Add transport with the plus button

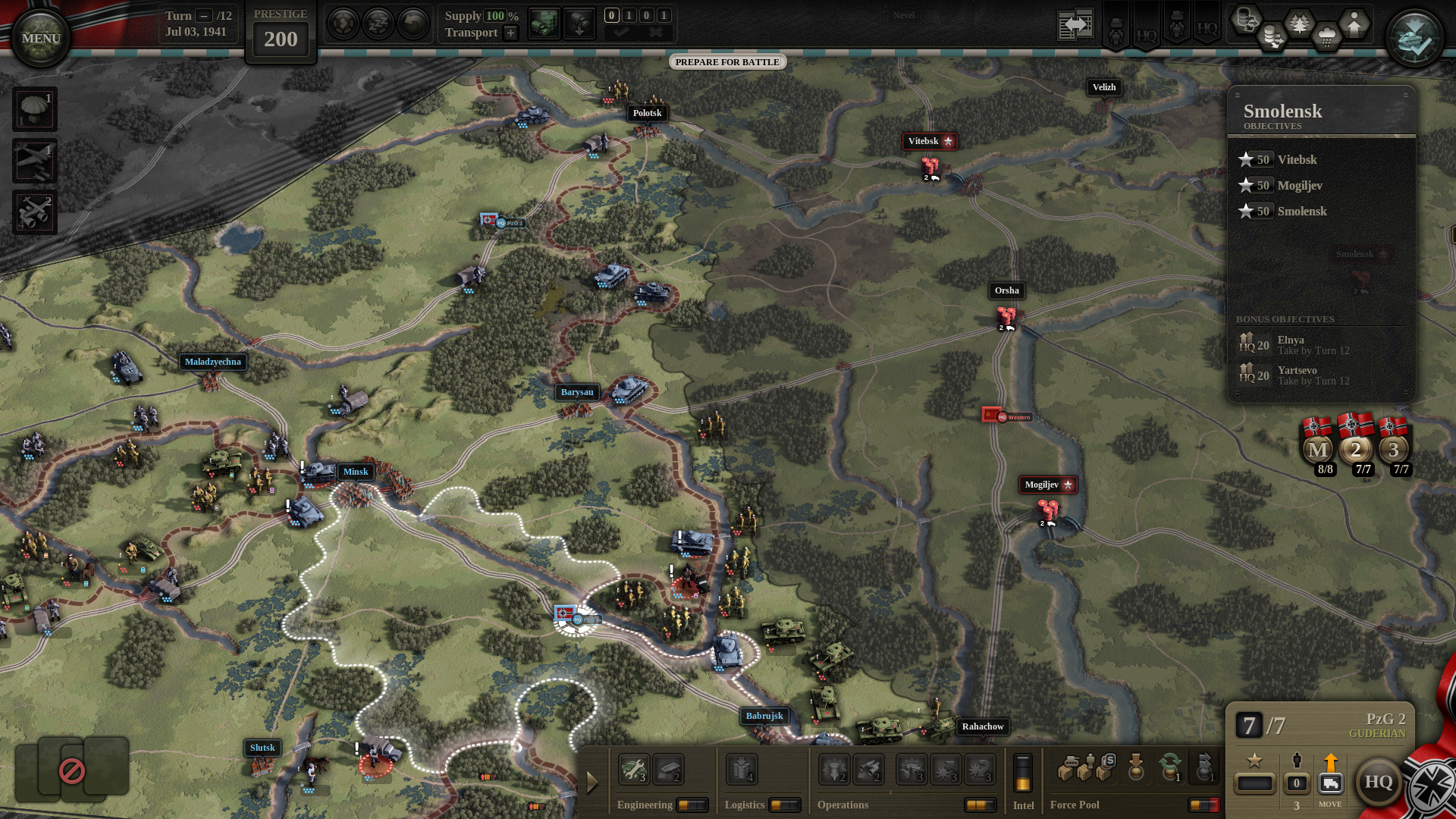click(x=511, y=33)
